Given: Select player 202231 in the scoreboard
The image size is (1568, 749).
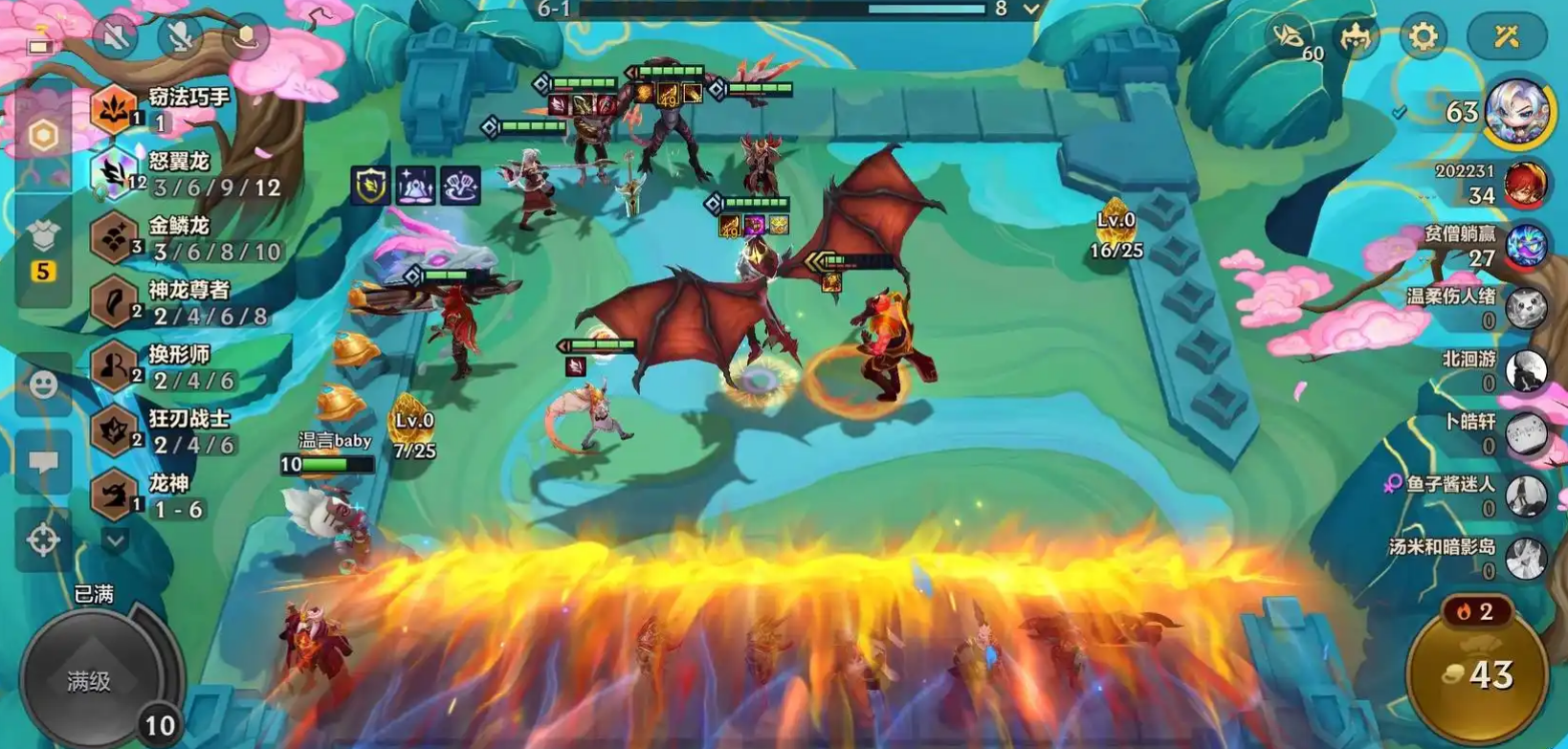Looking at the screenshot, I should [x=1524, y=184].
